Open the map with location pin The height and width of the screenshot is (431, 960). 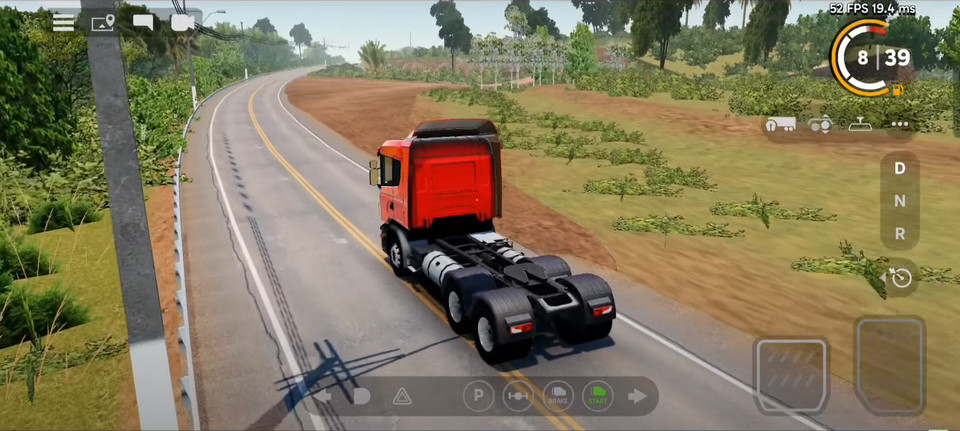(x=103, y=22)
